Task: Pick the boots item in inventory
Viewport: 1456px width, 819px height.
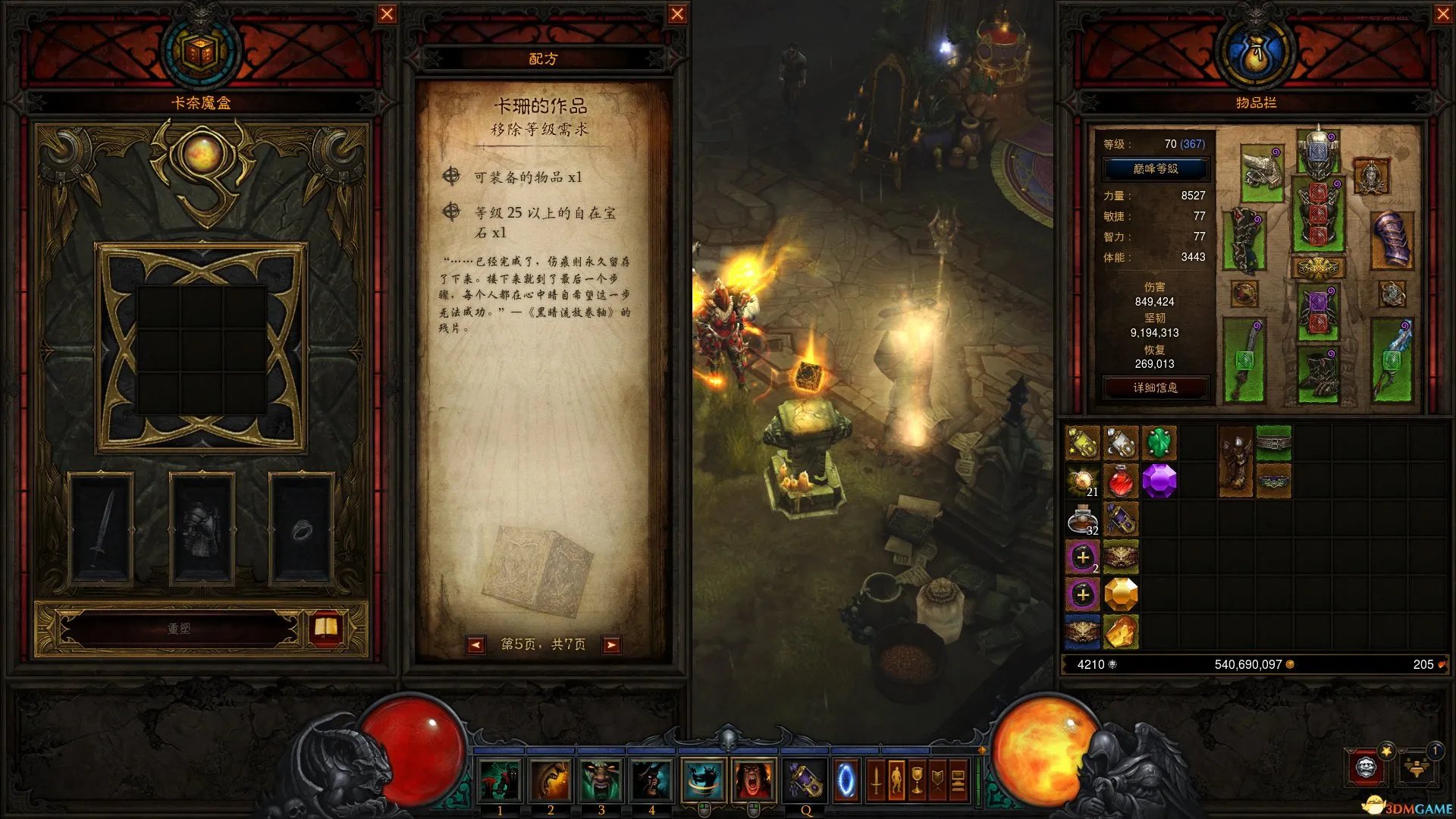Action: (1235, 461)
